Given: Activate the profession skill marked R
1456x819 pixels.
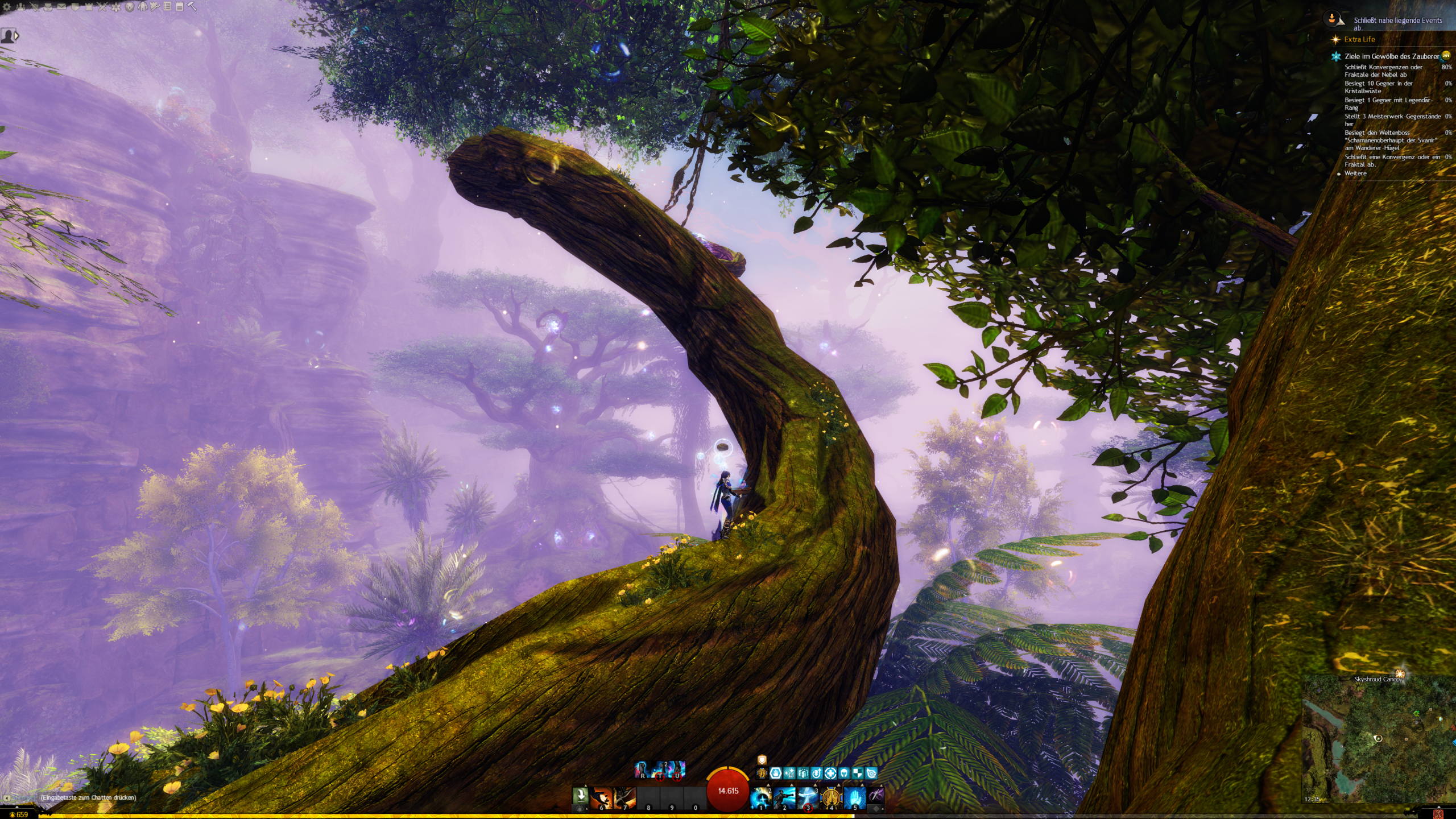Looking at the screenshot, I should point(642,770).
